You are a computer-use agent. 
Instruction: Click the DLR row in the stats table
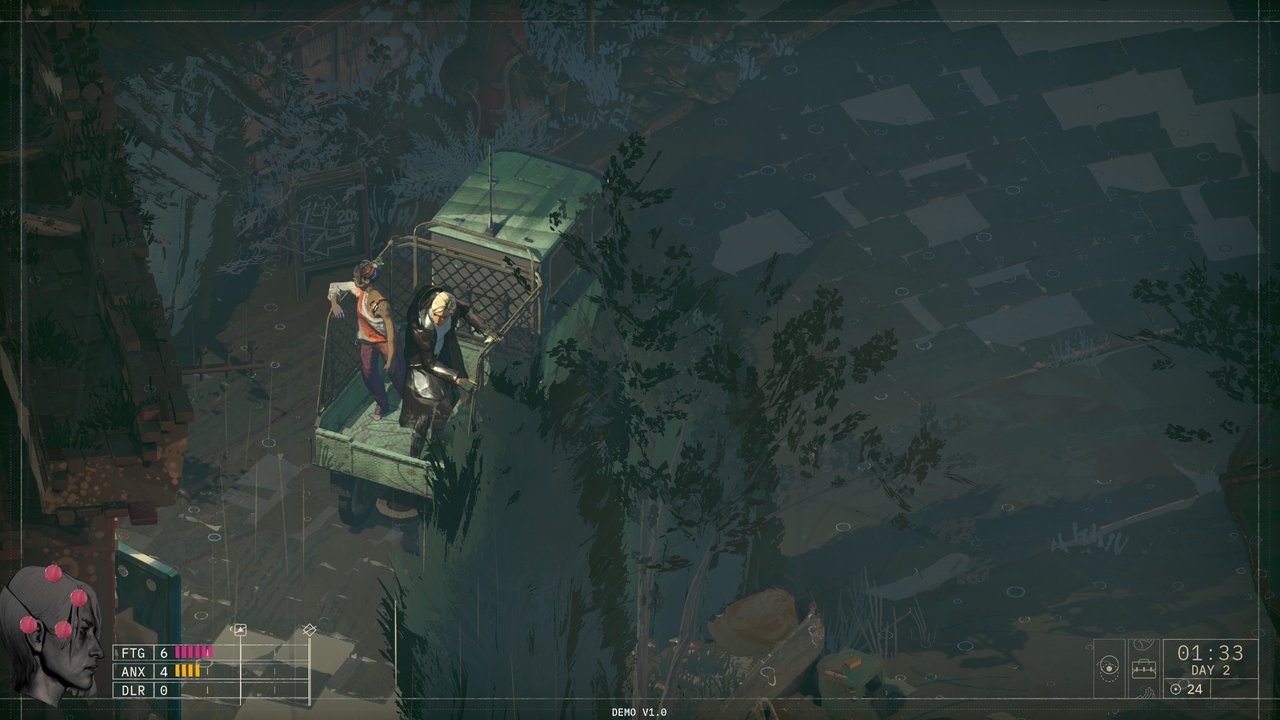[x=134, y=690]
